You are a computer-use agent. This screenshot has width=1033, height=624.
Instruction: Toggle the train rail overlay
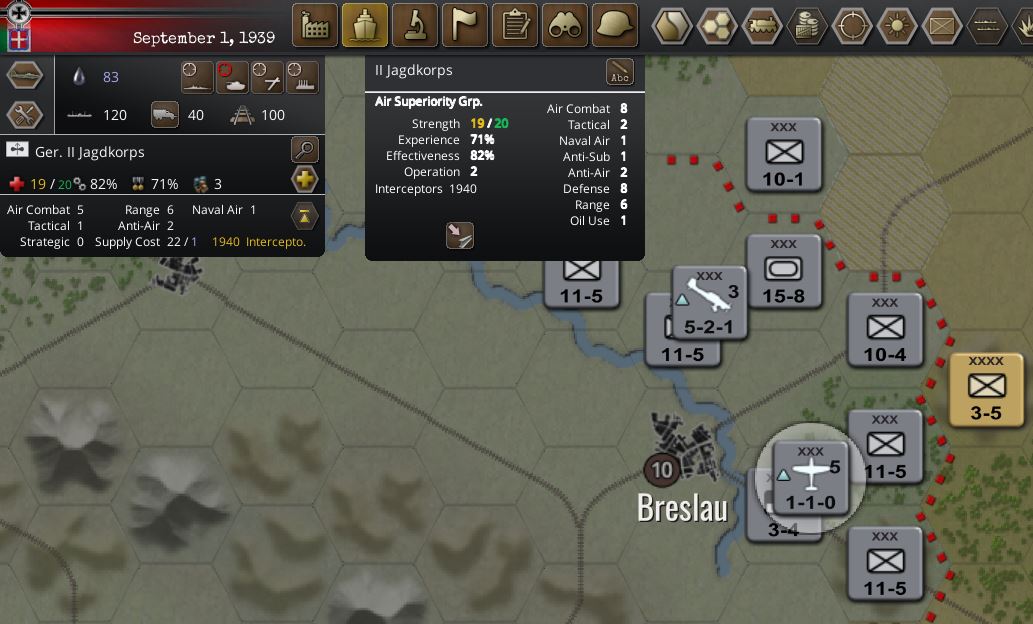(762, 25)
